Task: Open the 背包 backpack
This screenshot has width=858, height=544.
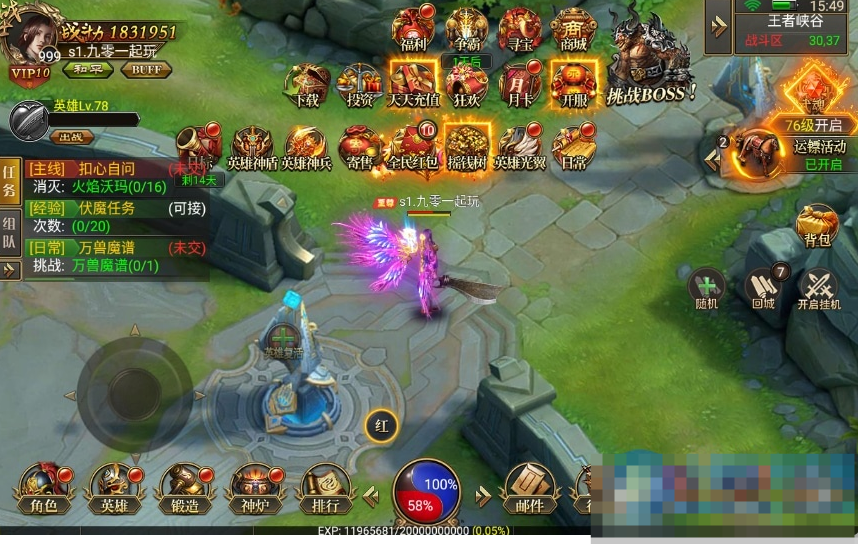Action: tap(817, 225)
